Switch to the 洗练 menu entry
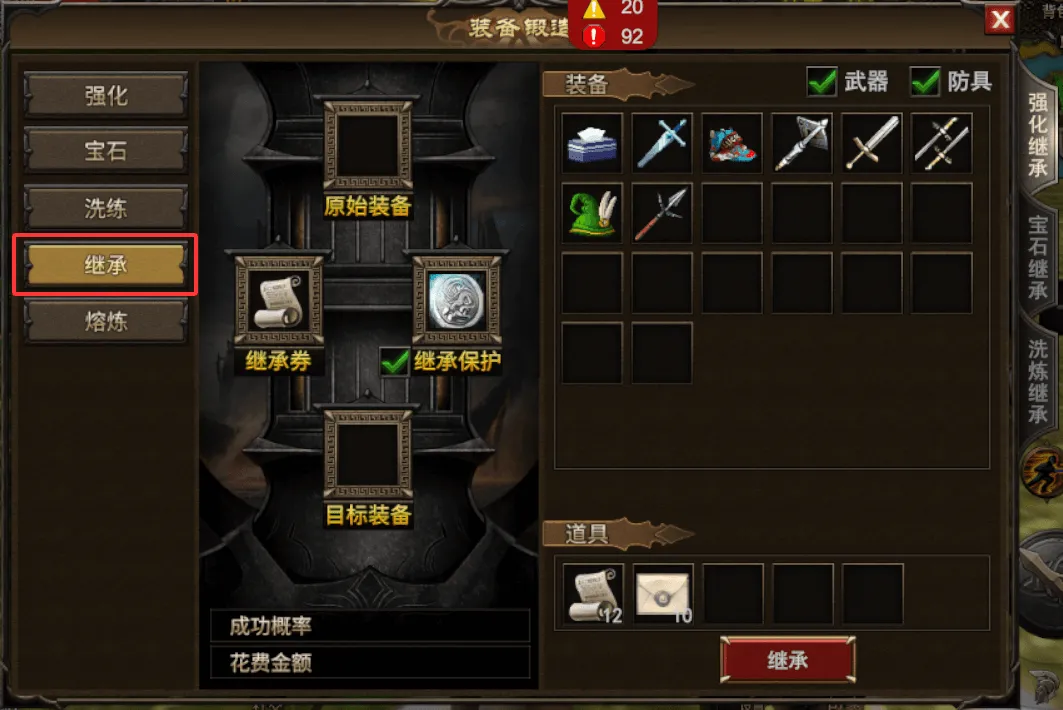Viewport: 1063px width, 710px height. pos(105,209)
